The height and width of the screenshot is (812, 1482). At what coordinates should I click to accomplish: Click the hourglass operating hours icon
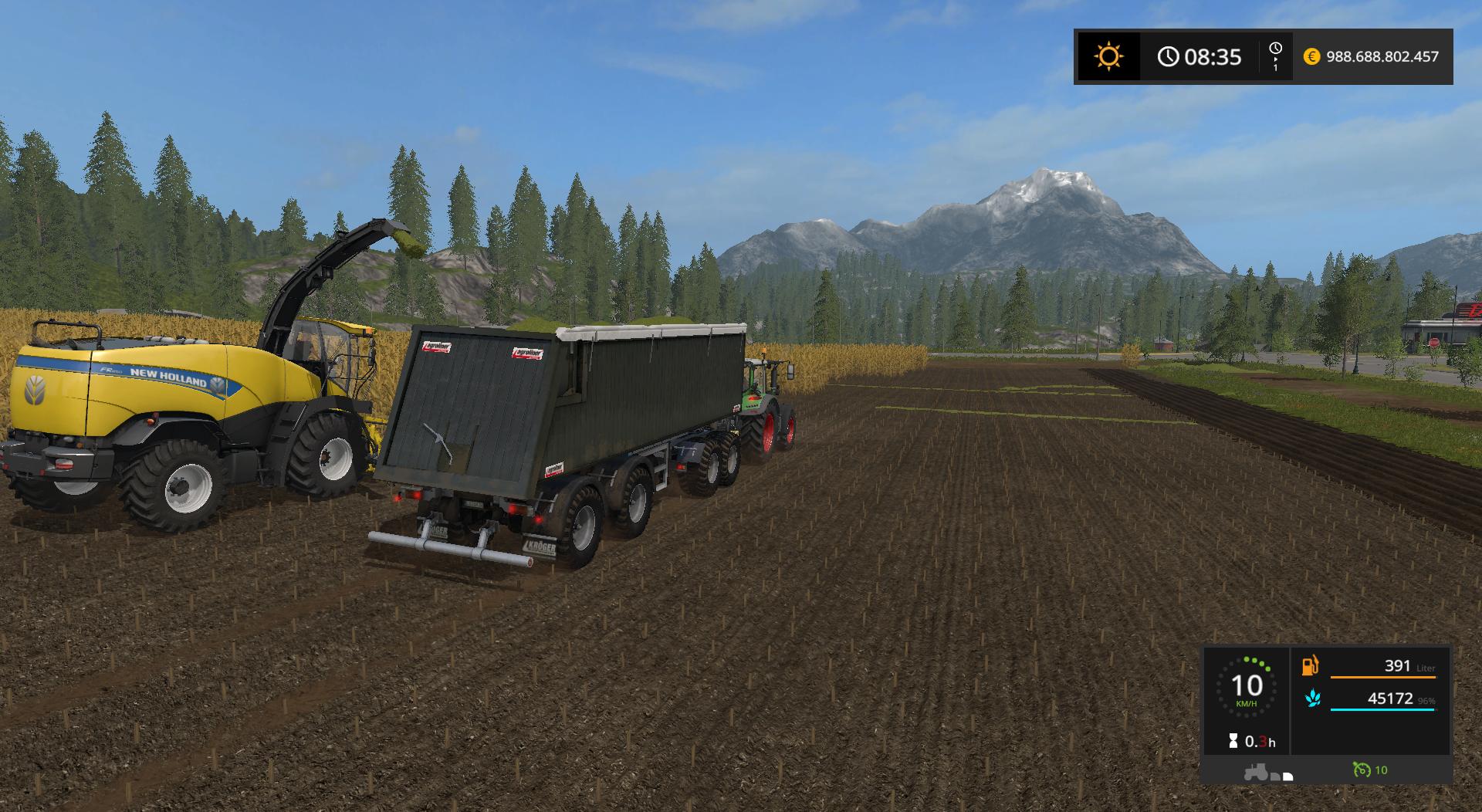click(1233, 742)
